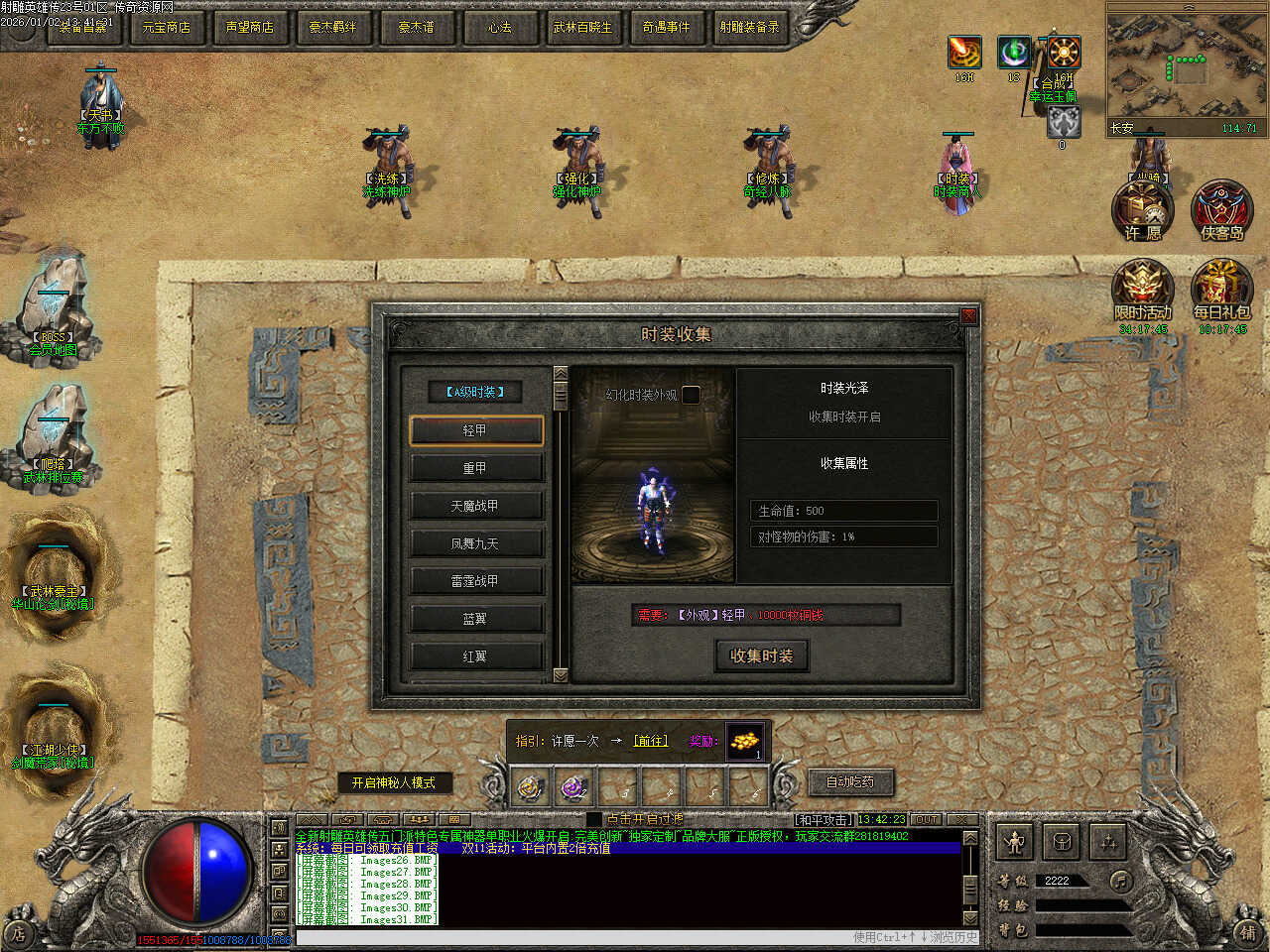Choose the 天魔战甲 costume
Viewport: 1270px width, 952px height.
tap(475, 506)
